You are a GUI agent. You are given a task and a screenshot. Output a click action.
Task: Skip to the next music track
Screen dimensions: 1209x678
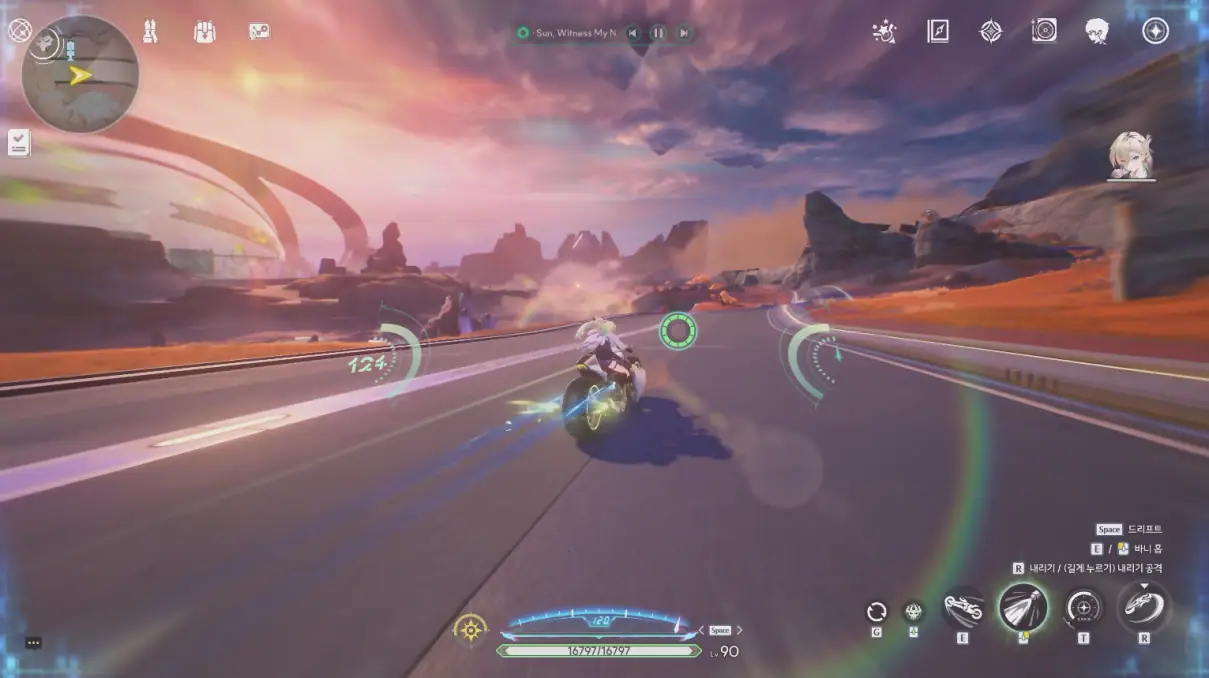tap(684, 33)
